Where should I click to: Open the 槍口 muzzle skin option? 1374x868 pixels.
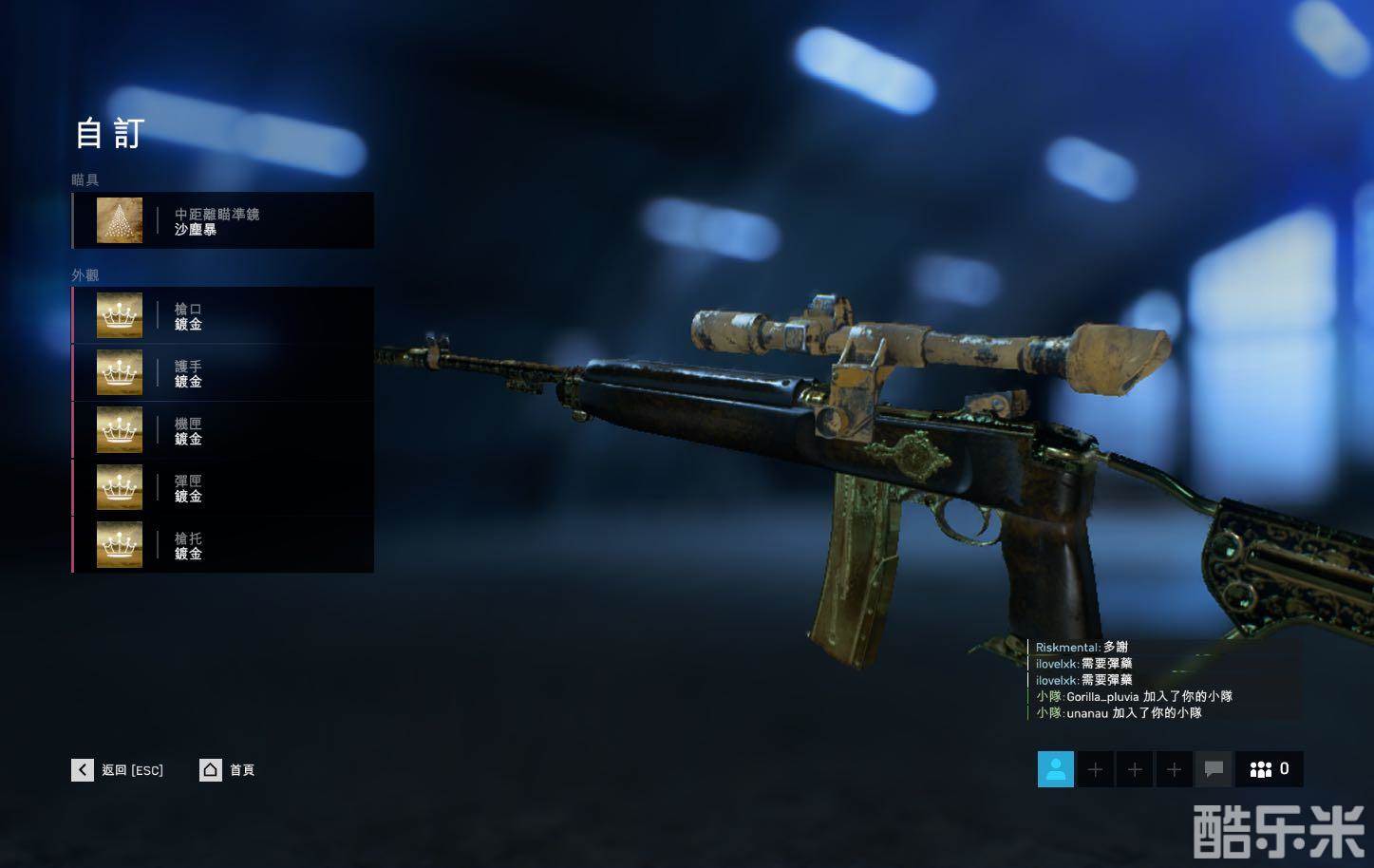(x=222, y=316)
